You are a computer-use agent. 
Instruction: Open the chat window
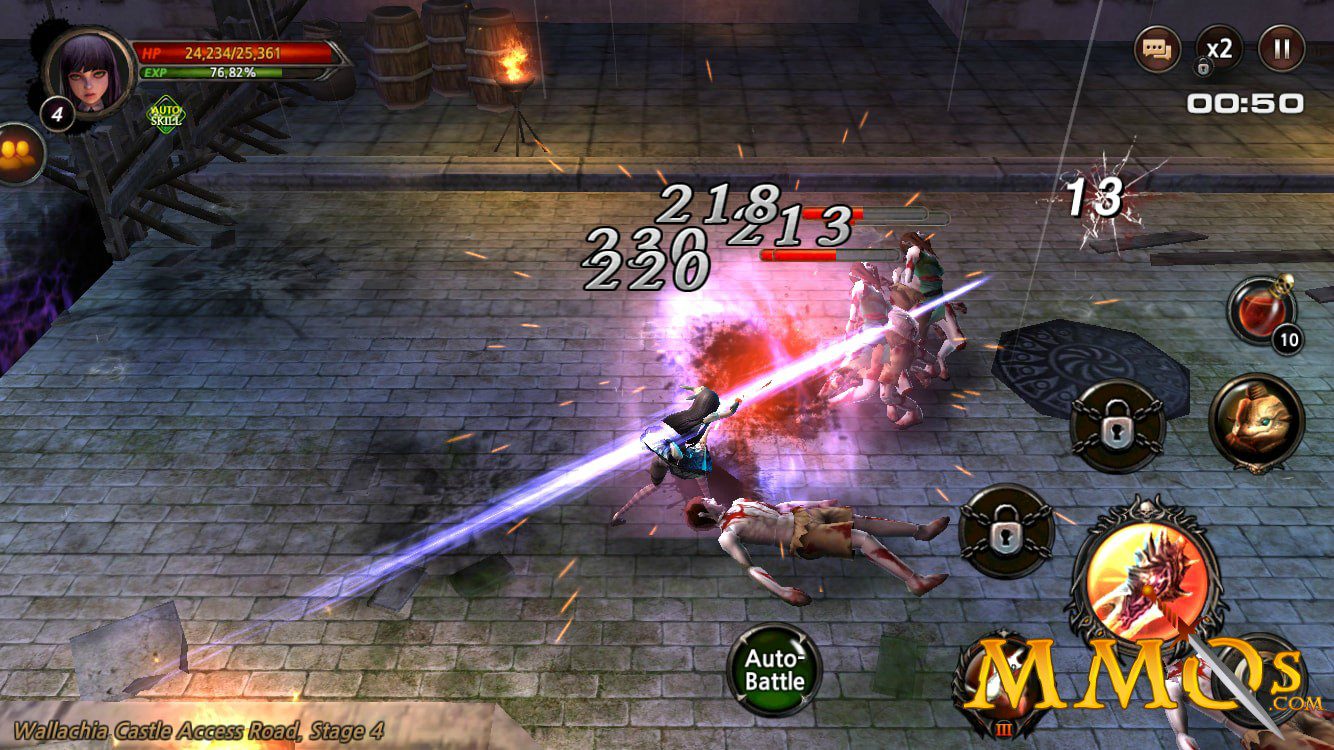[x=1158, y=48]
